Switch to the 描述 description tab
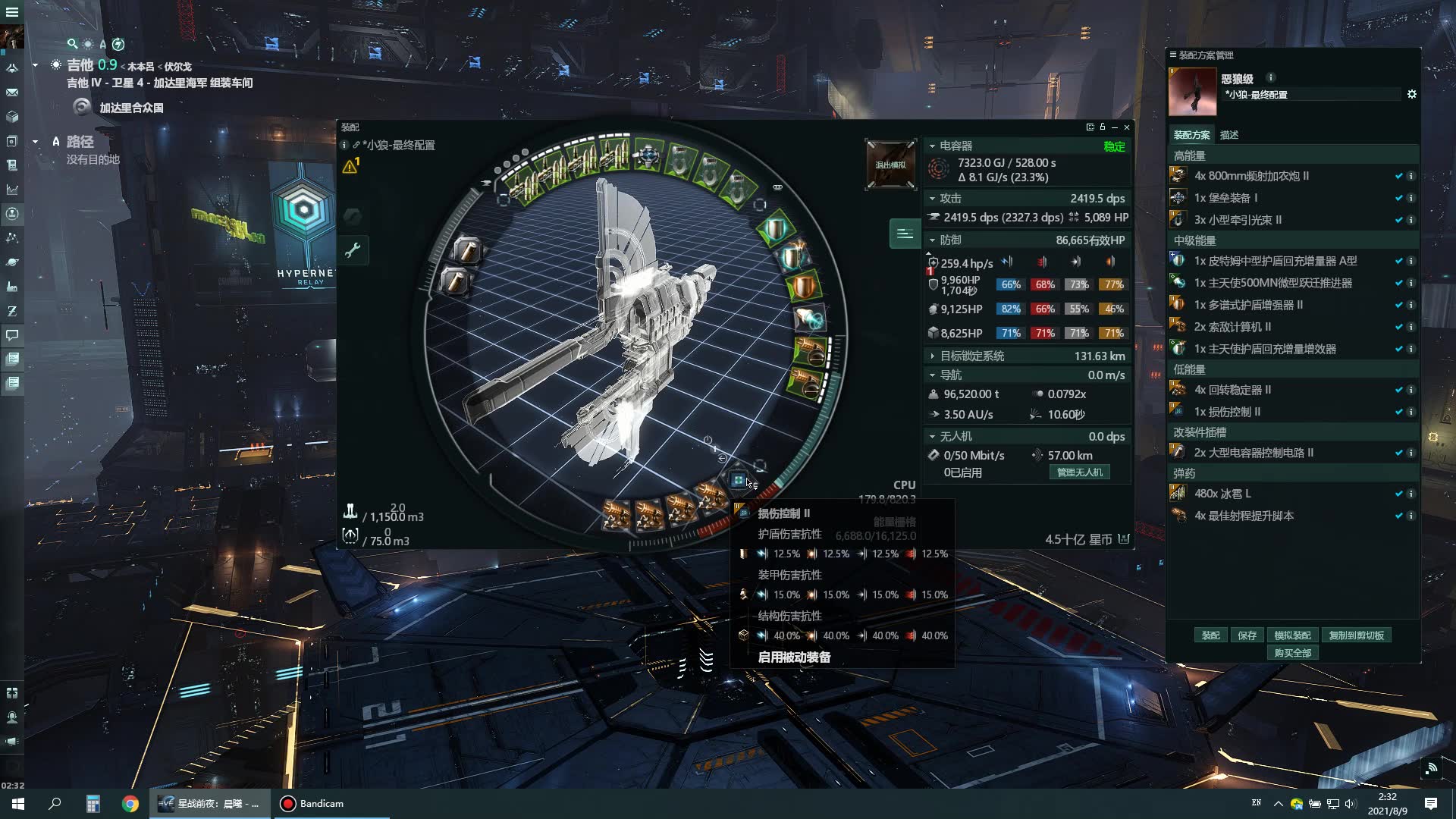This screenshot has height=819, width=1456. [x=1229, y=135]
